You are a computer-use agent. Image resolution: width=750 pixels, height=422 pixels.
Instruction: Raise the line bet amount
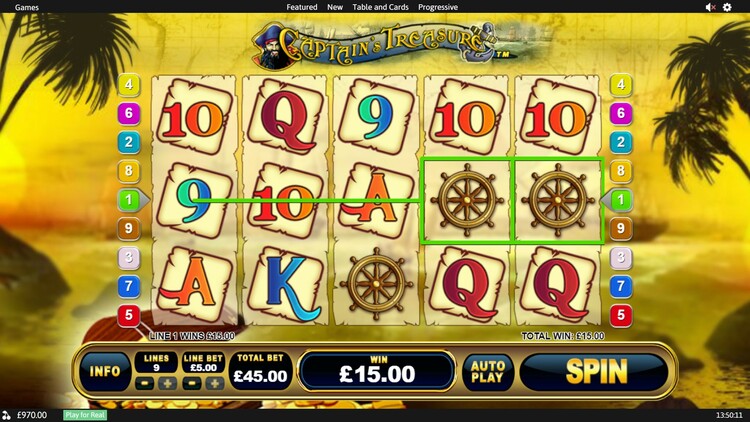[x=214, y=384]
